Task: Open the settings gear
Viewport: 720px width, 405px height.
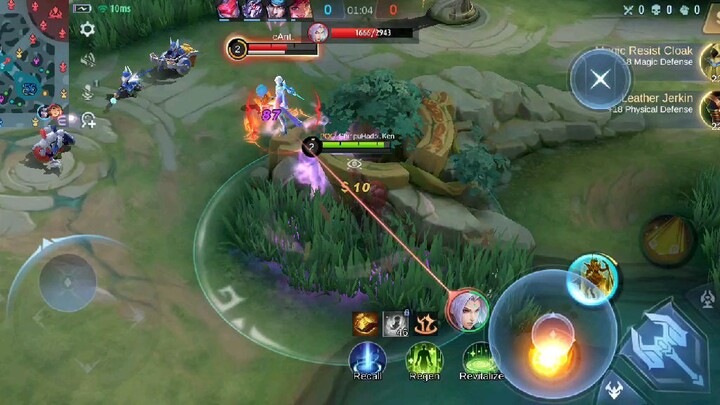Action: (87, 30)
